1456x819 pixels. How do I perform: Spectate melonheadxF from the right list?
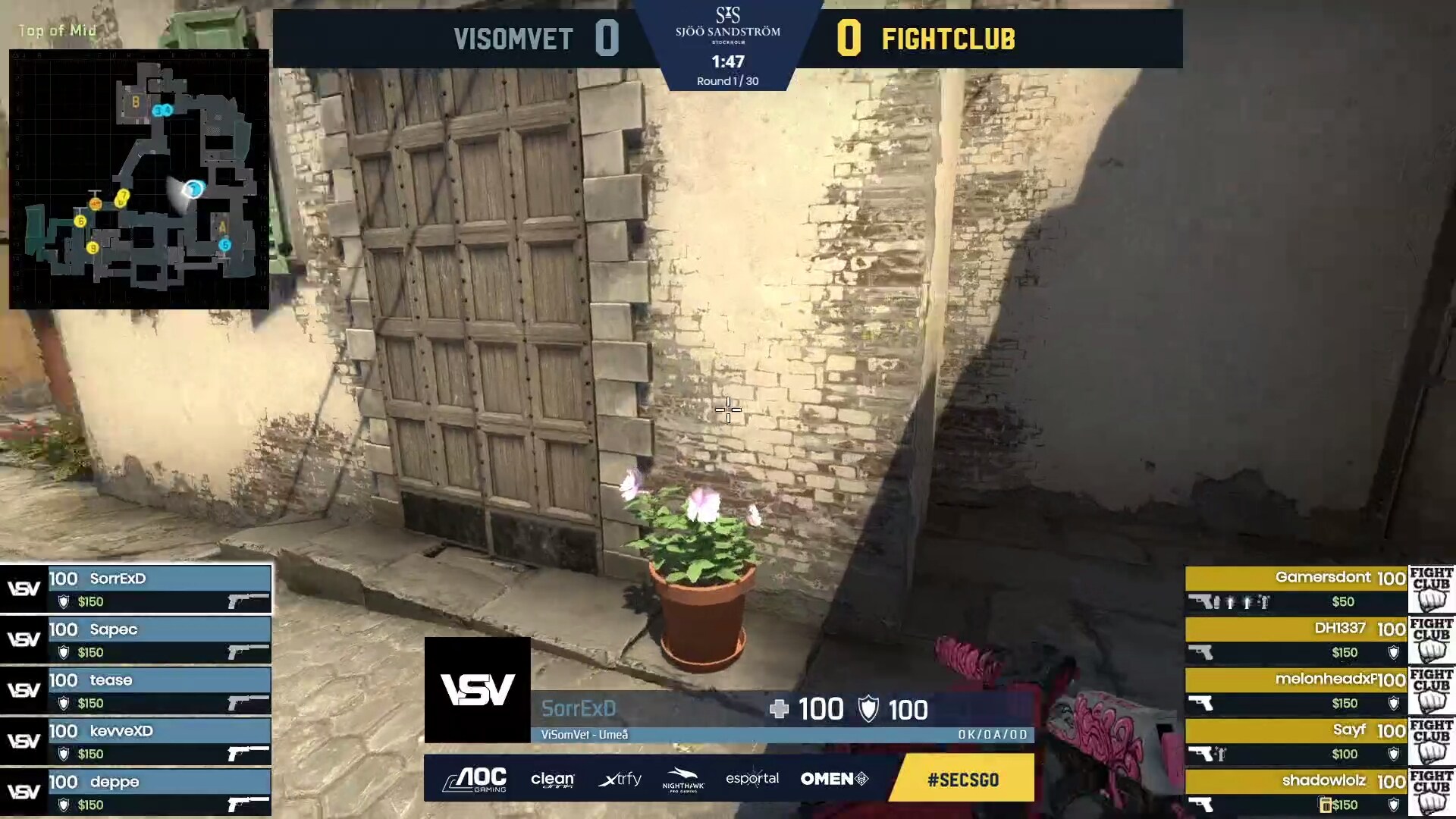coord(1297,690)
